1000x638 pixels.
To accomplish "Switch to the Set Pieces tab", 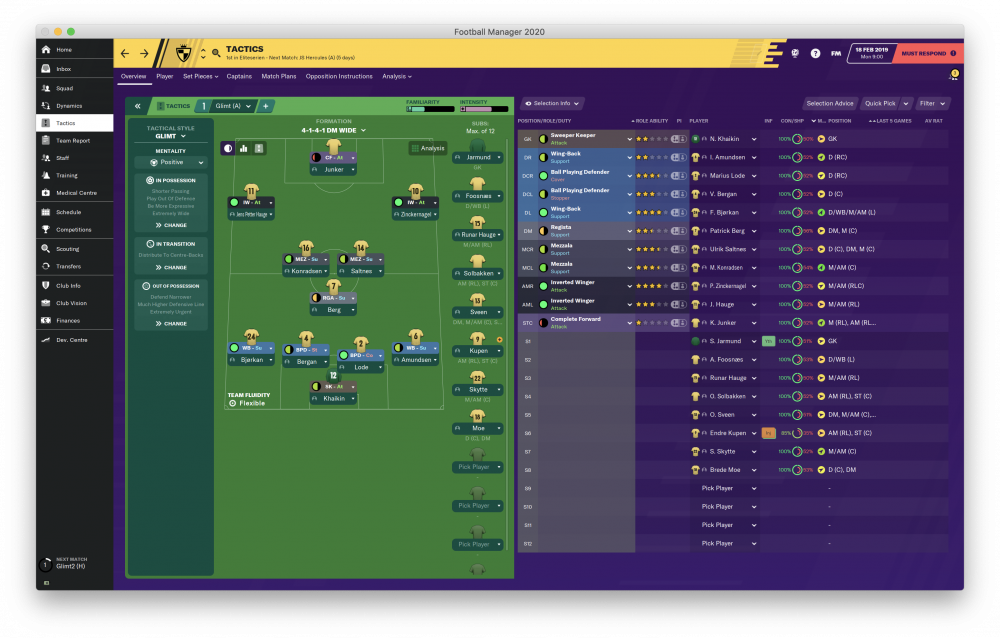I will pos(200,76).
